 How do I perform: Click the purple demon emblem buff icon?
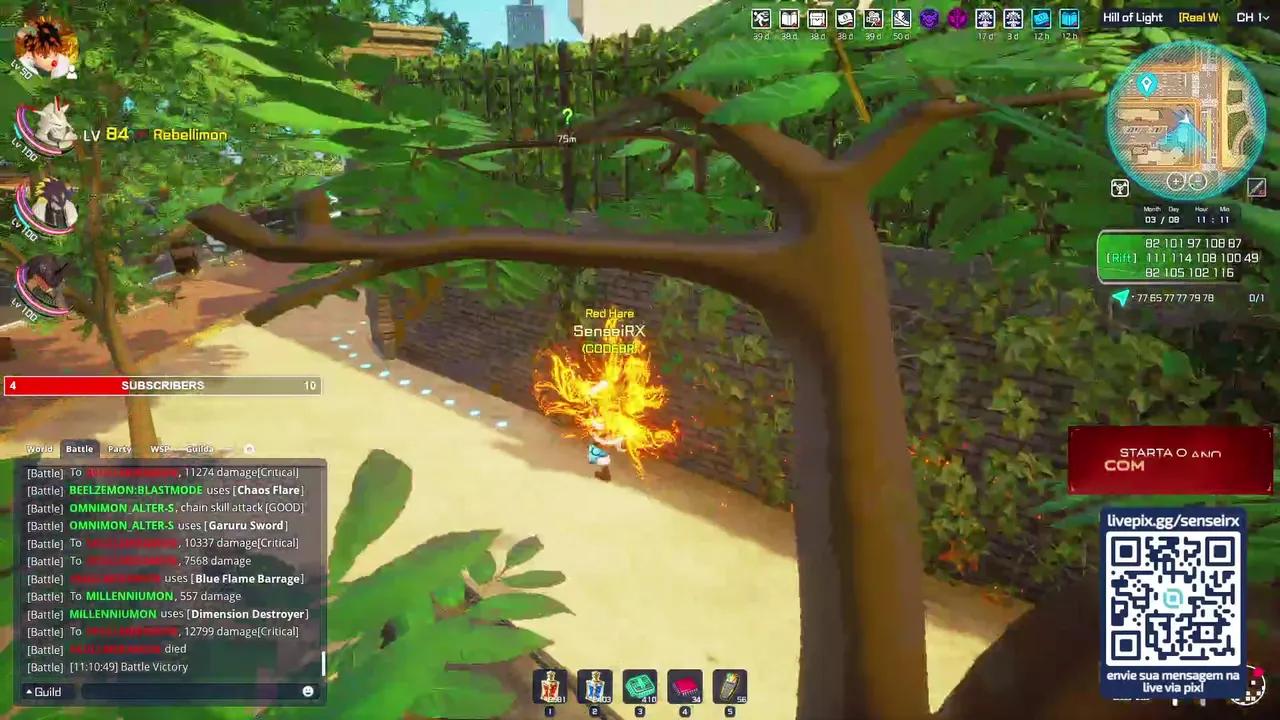(x=930, y=18)
